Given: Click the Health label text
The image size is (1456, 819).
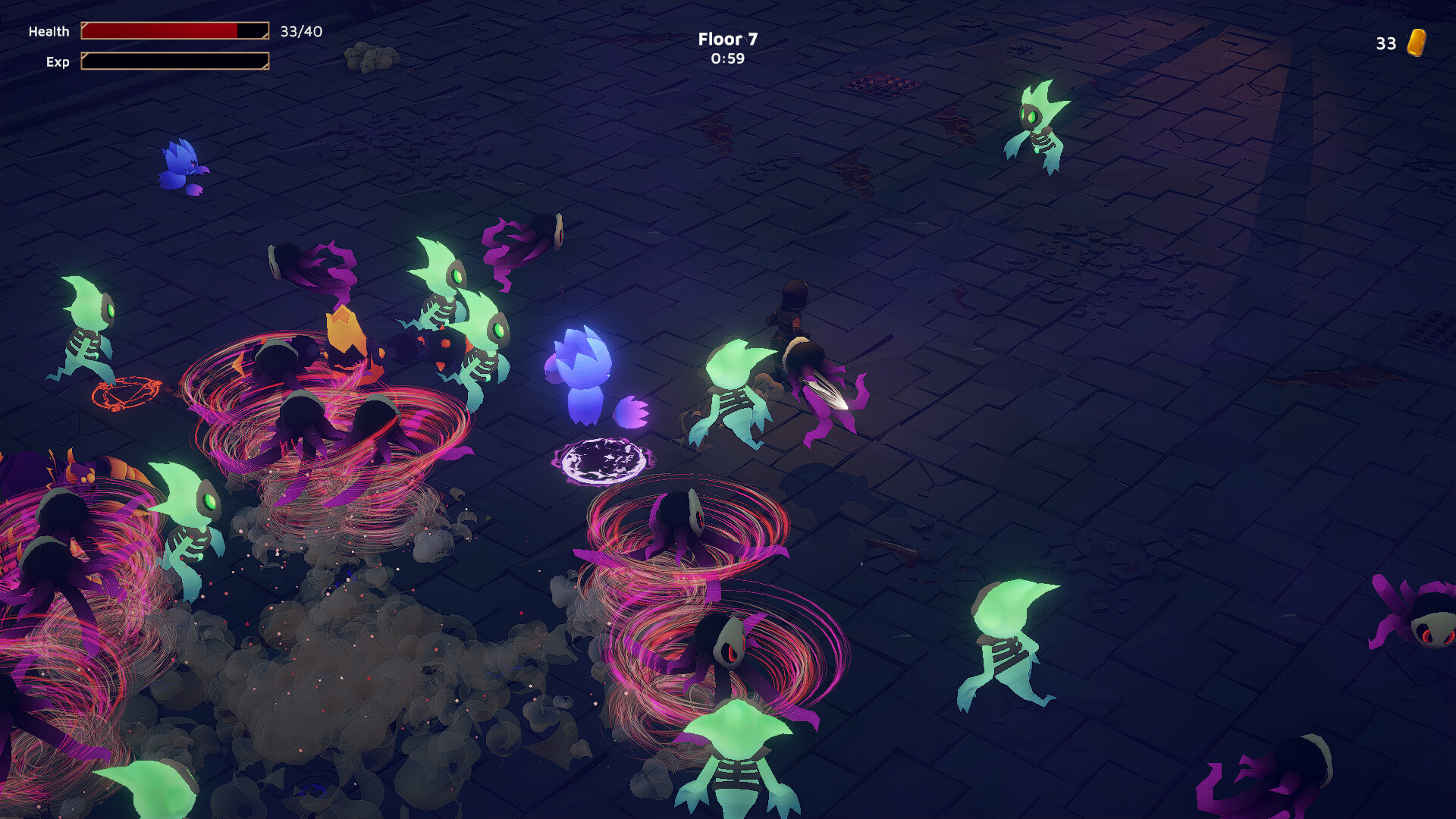Looking at the screenshot, I should (49, 31).
